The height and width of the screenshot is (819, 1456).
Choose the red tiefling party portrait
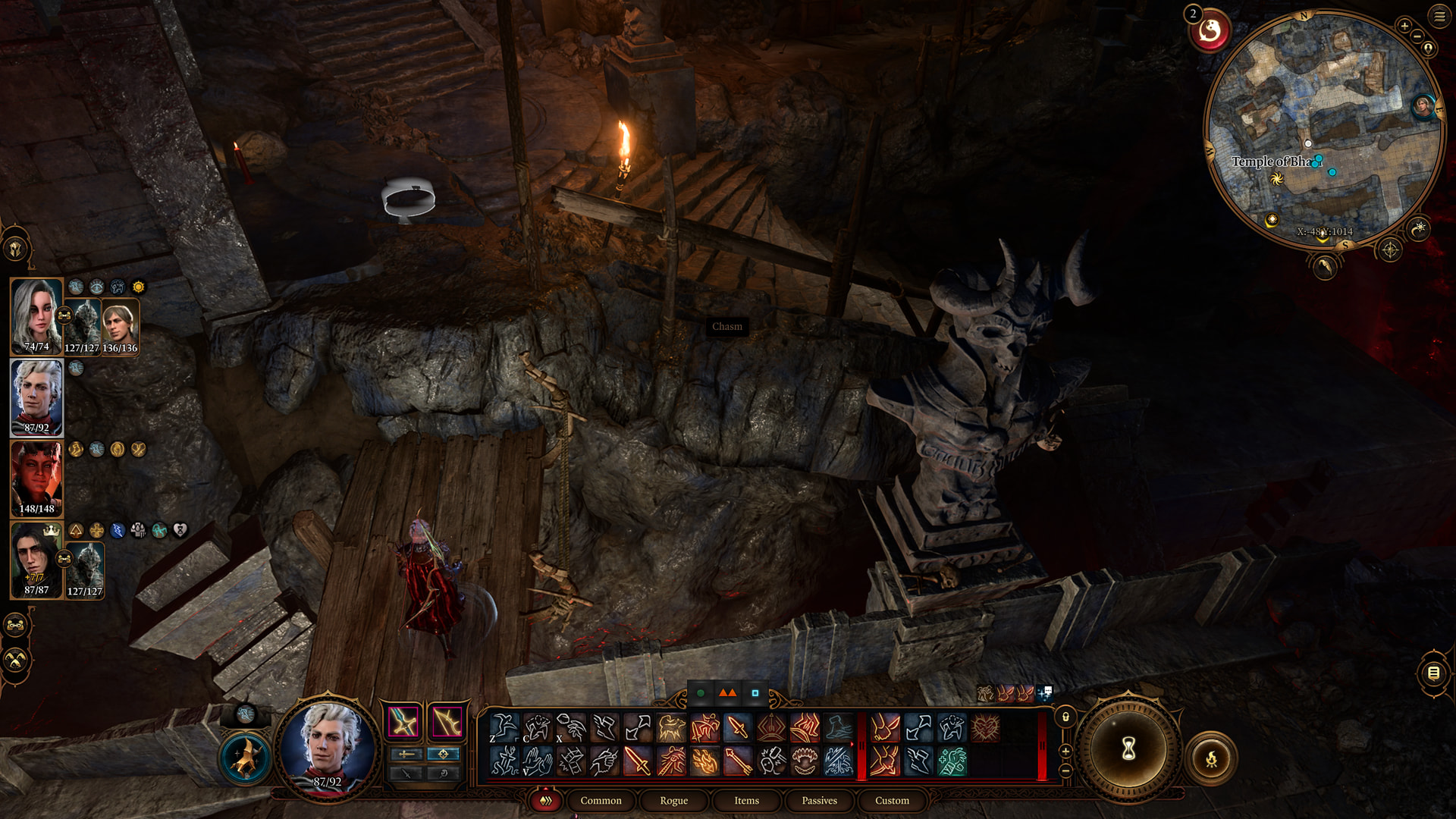(x=36, y=479)
